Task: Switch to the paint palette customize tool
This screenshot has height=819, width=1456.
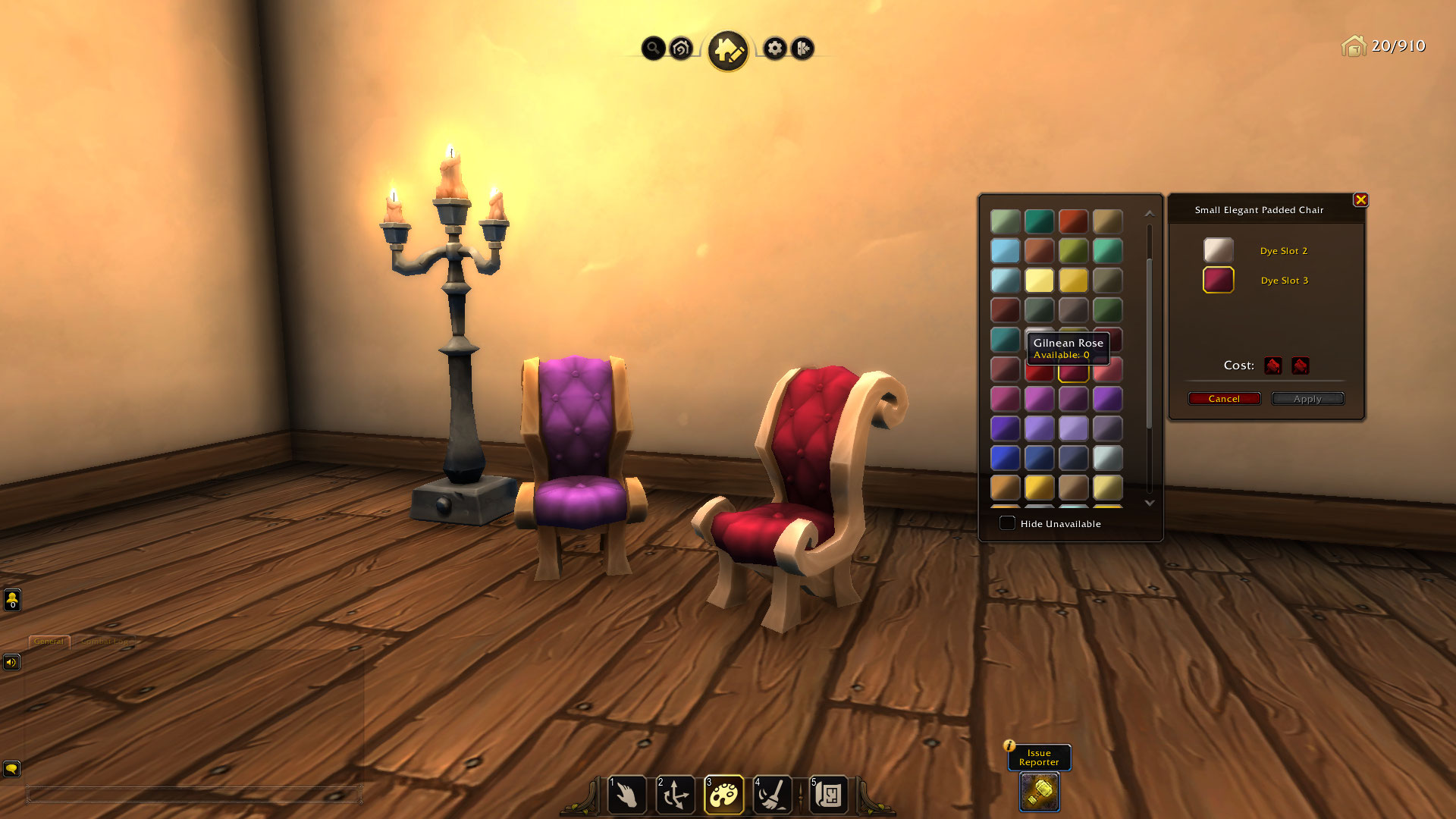Action: (724, 795)
